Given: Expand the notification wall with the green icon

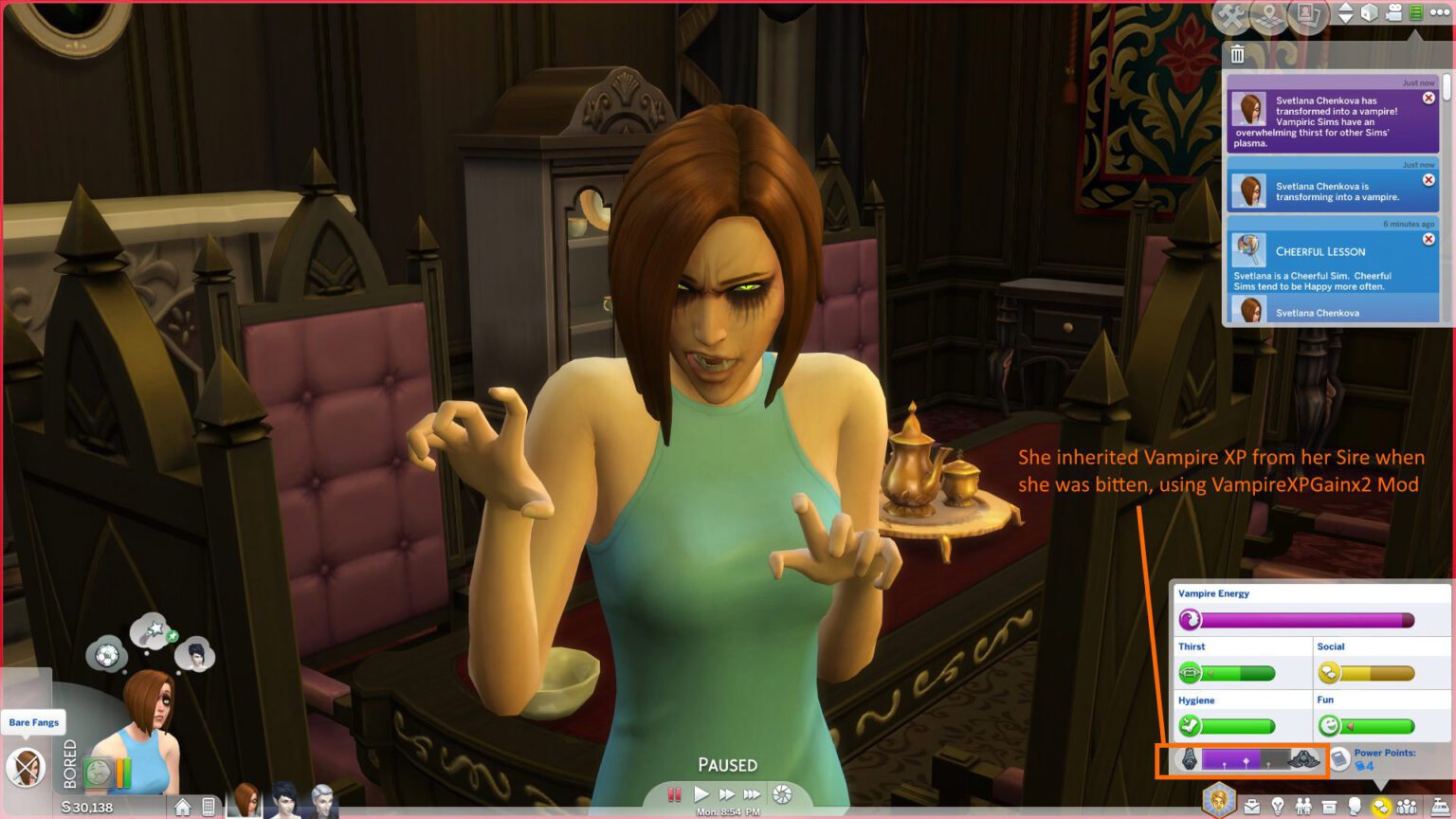Looking at the screenshot, I should point(1417,13).
